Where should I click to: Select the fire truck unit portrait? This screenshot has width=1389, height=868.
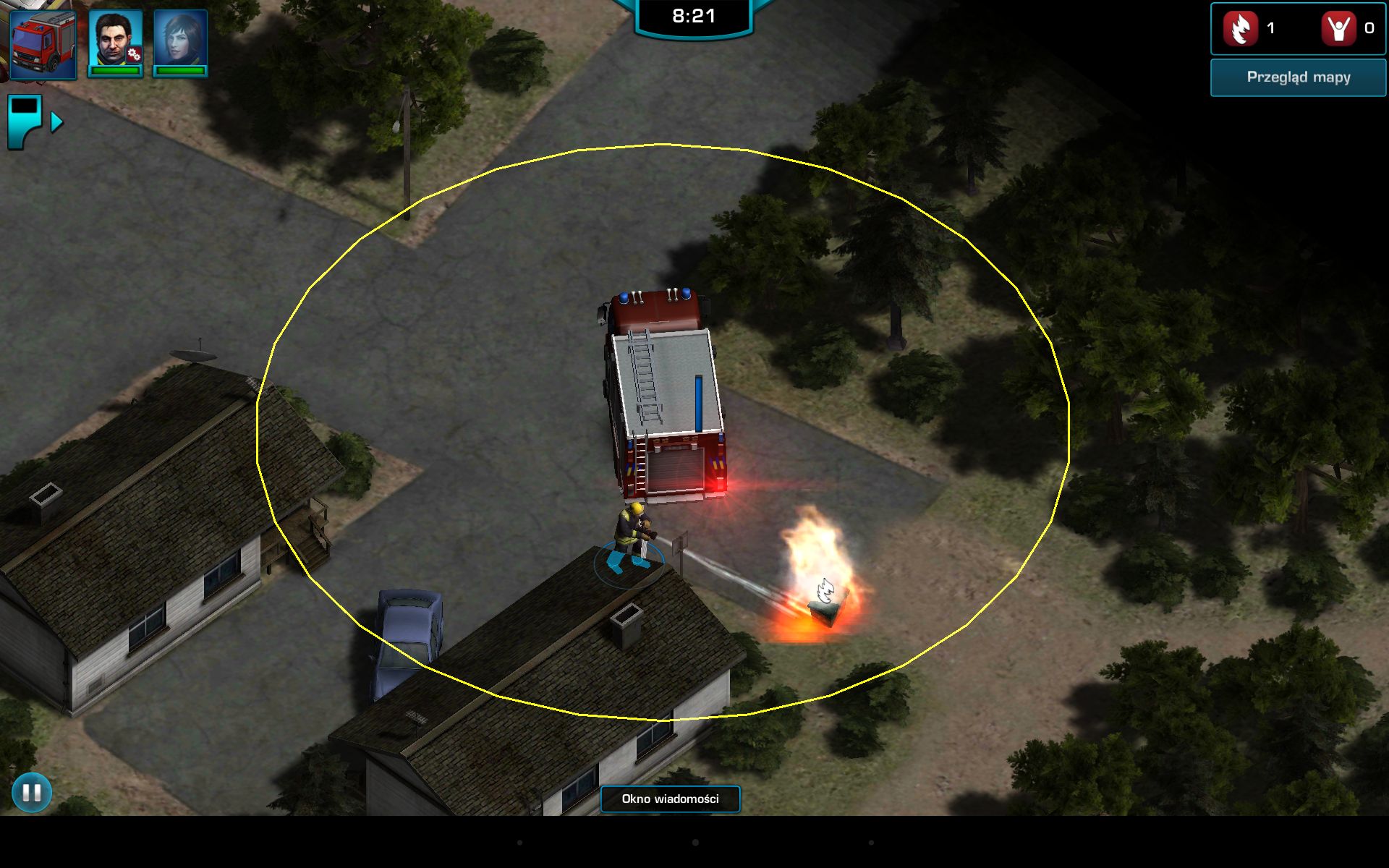(43, 43)
